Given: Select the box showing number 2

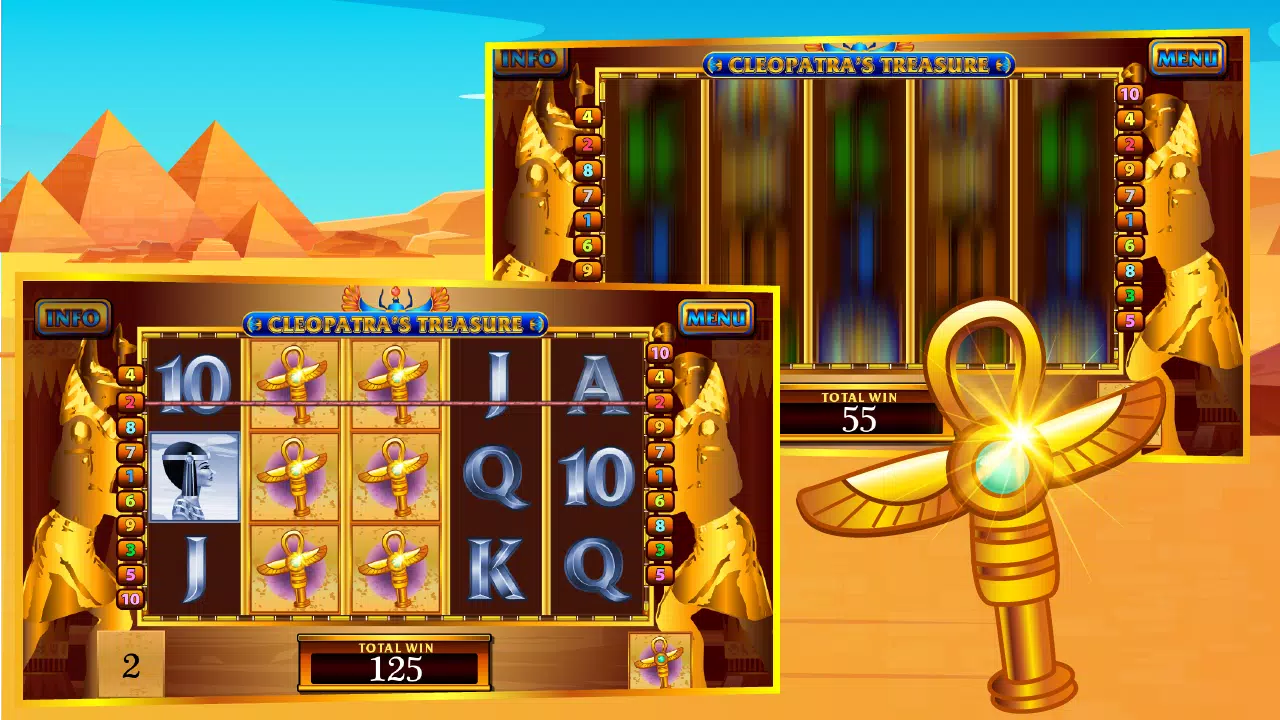Looking at the screenshot, I should point(131,666).
